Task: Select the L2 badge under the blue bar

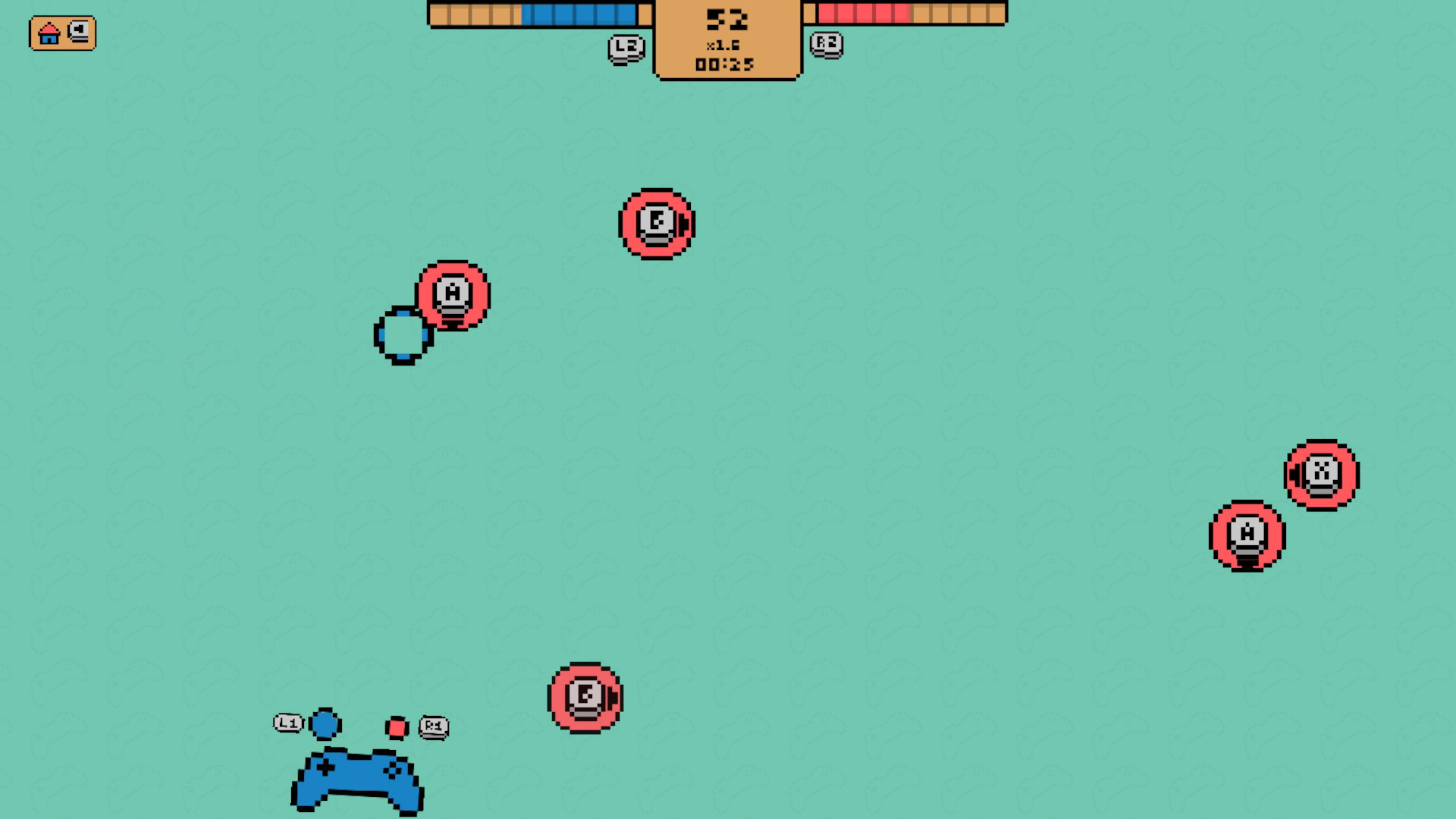Action: click(626, 48)
